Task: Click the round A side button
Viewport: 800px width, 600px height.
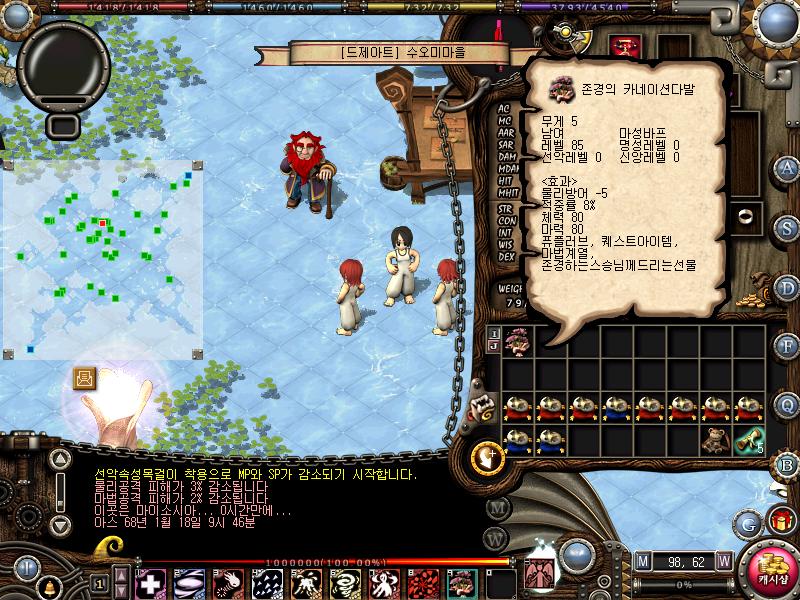Action: coord(787,168)
